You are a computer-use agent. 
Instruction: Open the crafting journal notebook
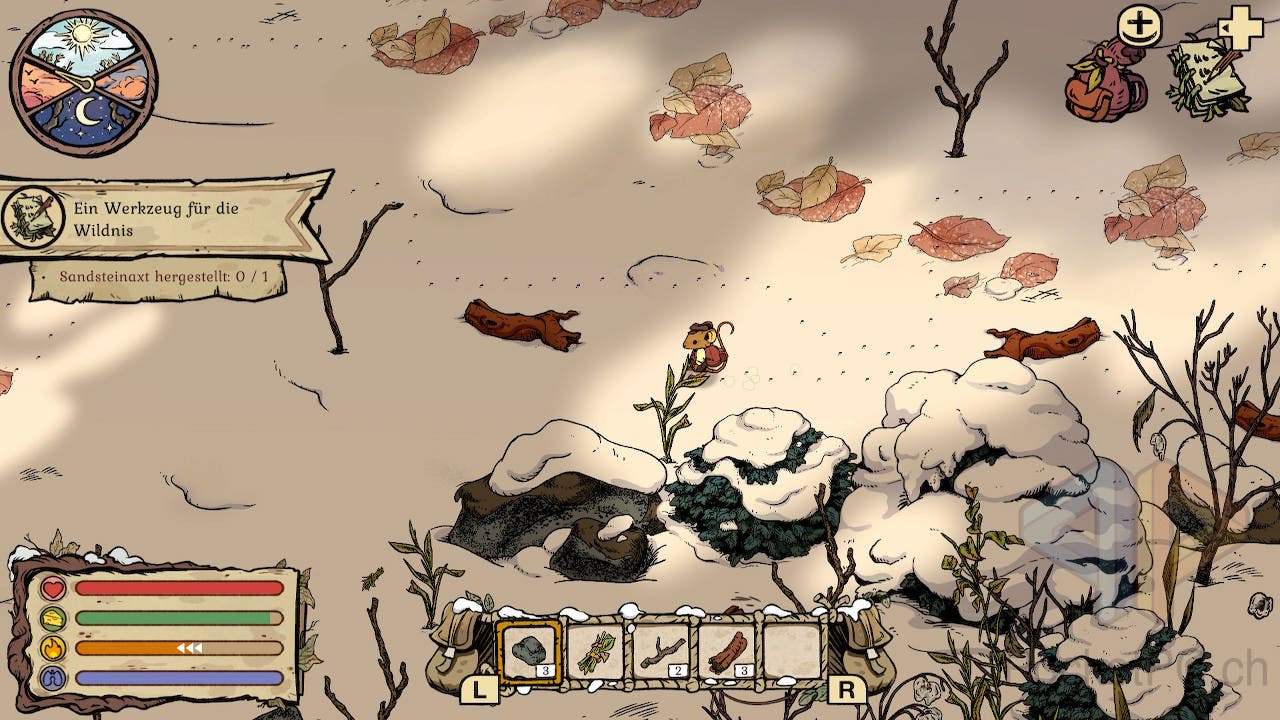pyautogui.click(x=1208, y=76)
